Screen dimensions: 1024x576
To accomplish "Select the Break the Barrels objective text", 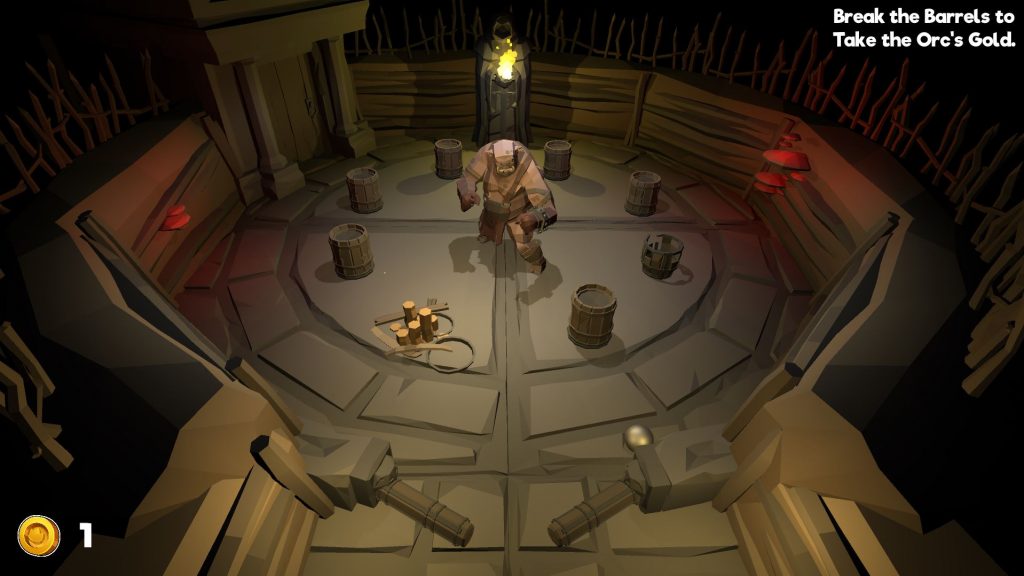I will click(x=923, y=28).
